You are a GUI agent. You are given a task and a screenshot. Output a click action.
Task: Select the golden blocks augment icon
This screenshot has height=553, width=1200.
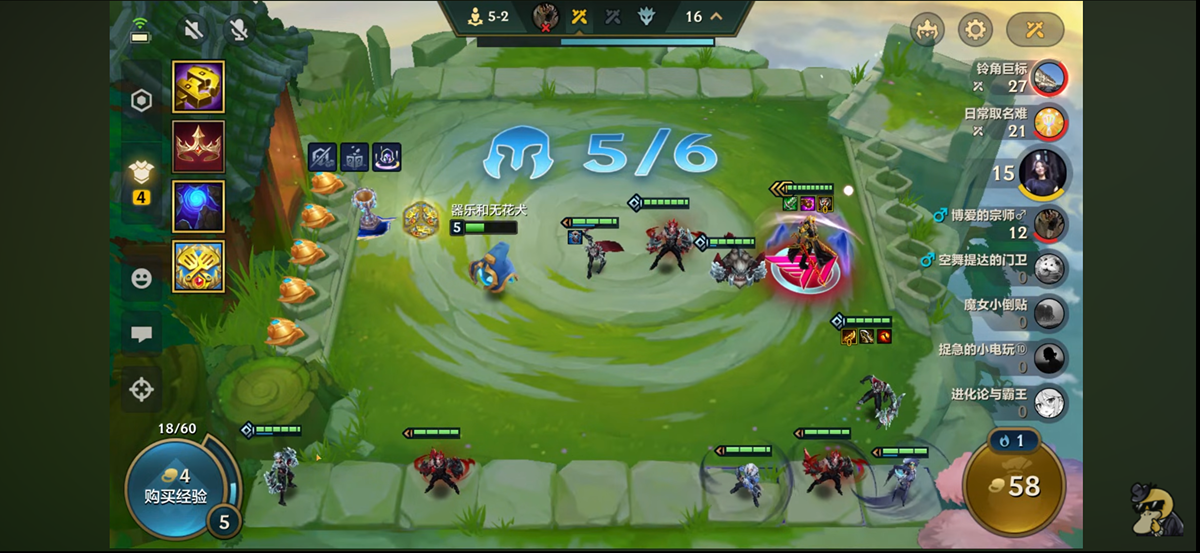point(198,87)
